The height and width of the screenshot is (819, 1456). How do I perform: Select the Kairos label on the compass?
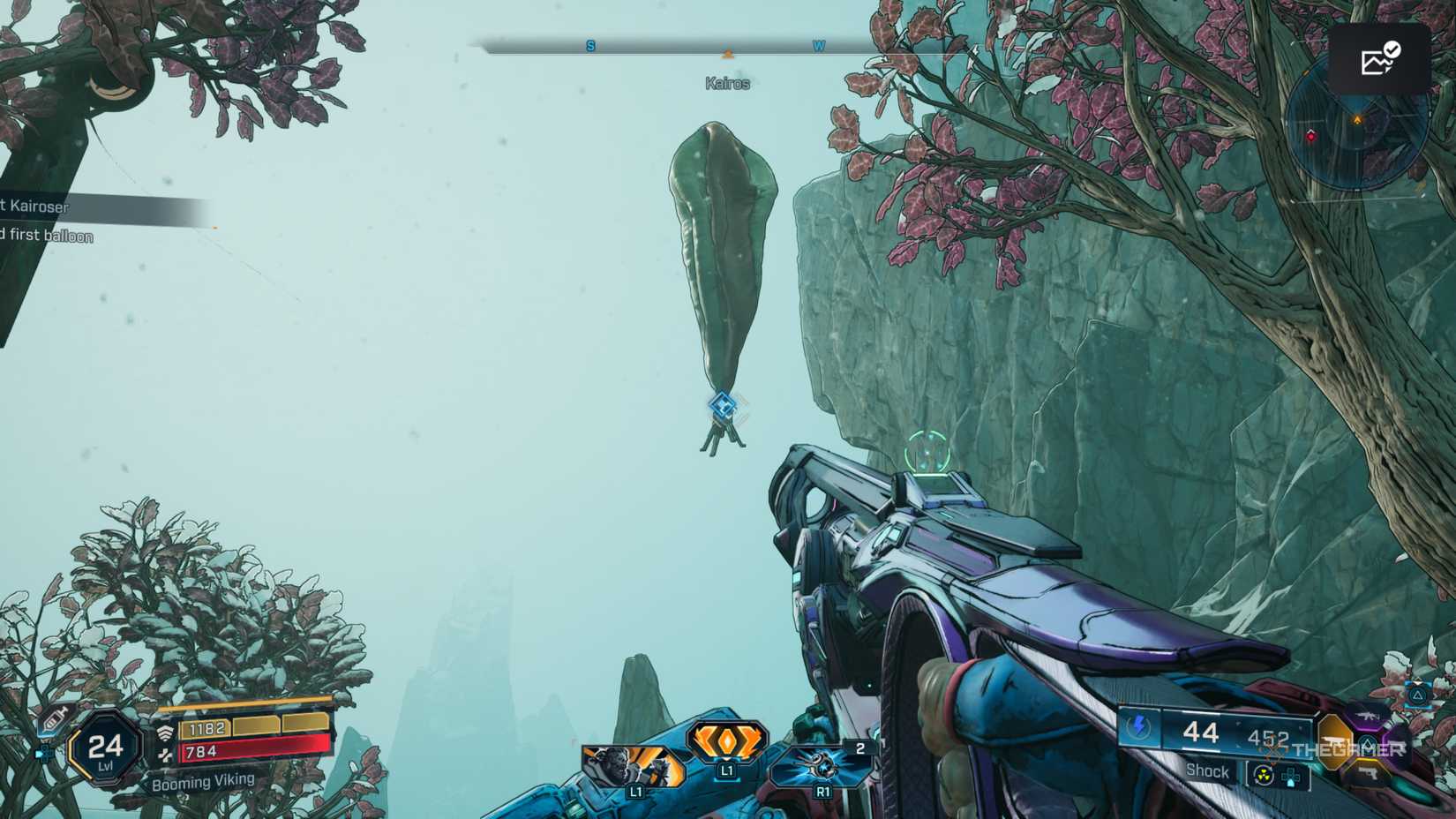[727, 83]
